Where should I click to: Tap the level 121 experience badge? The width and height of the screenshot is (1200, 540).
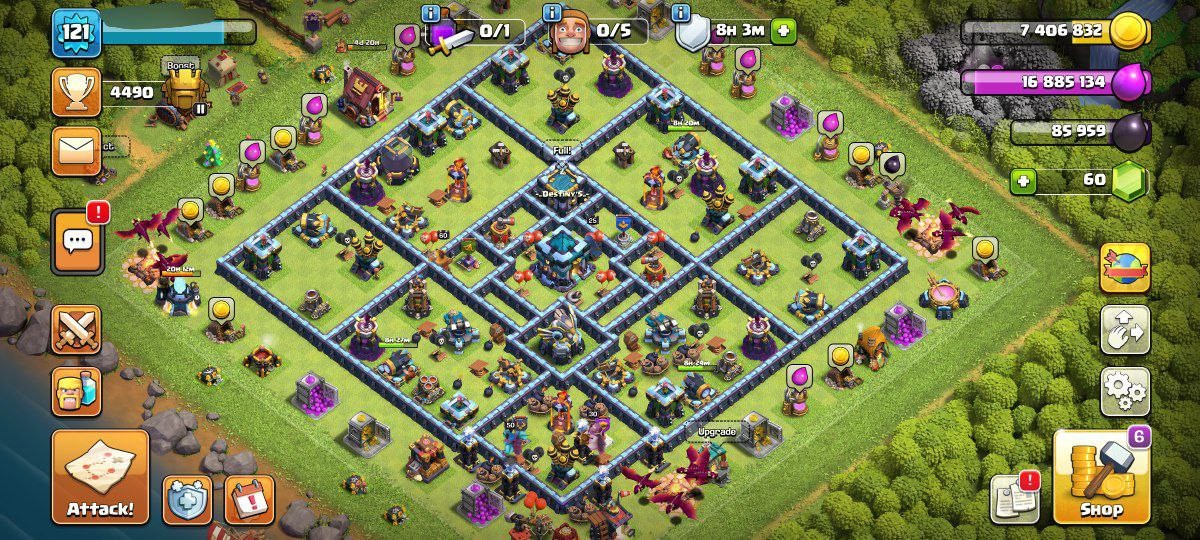click(x=76, y=33)
